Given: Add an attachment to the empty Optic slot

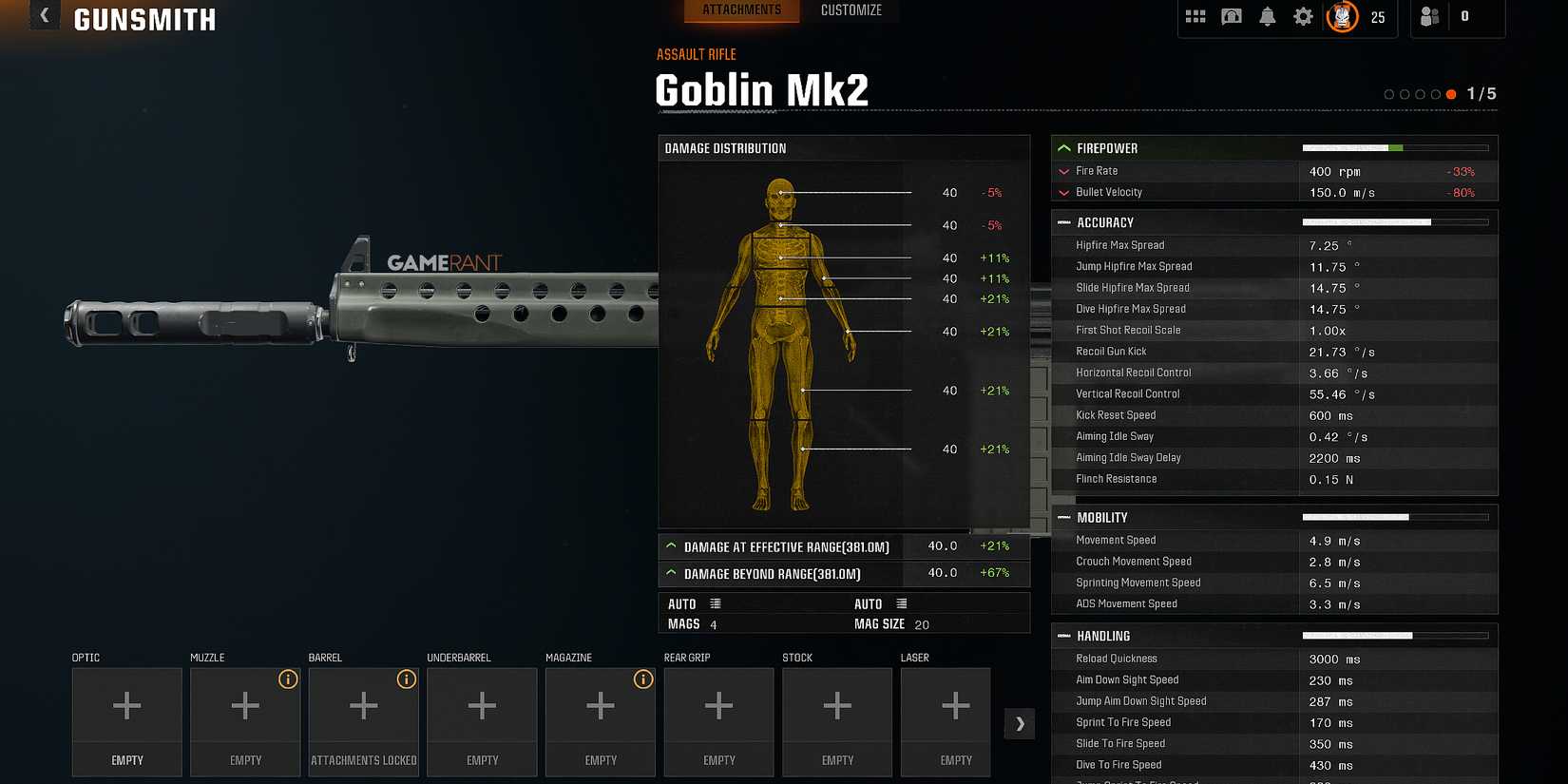Looking at the screenshot, I should (x=126, y=706).
